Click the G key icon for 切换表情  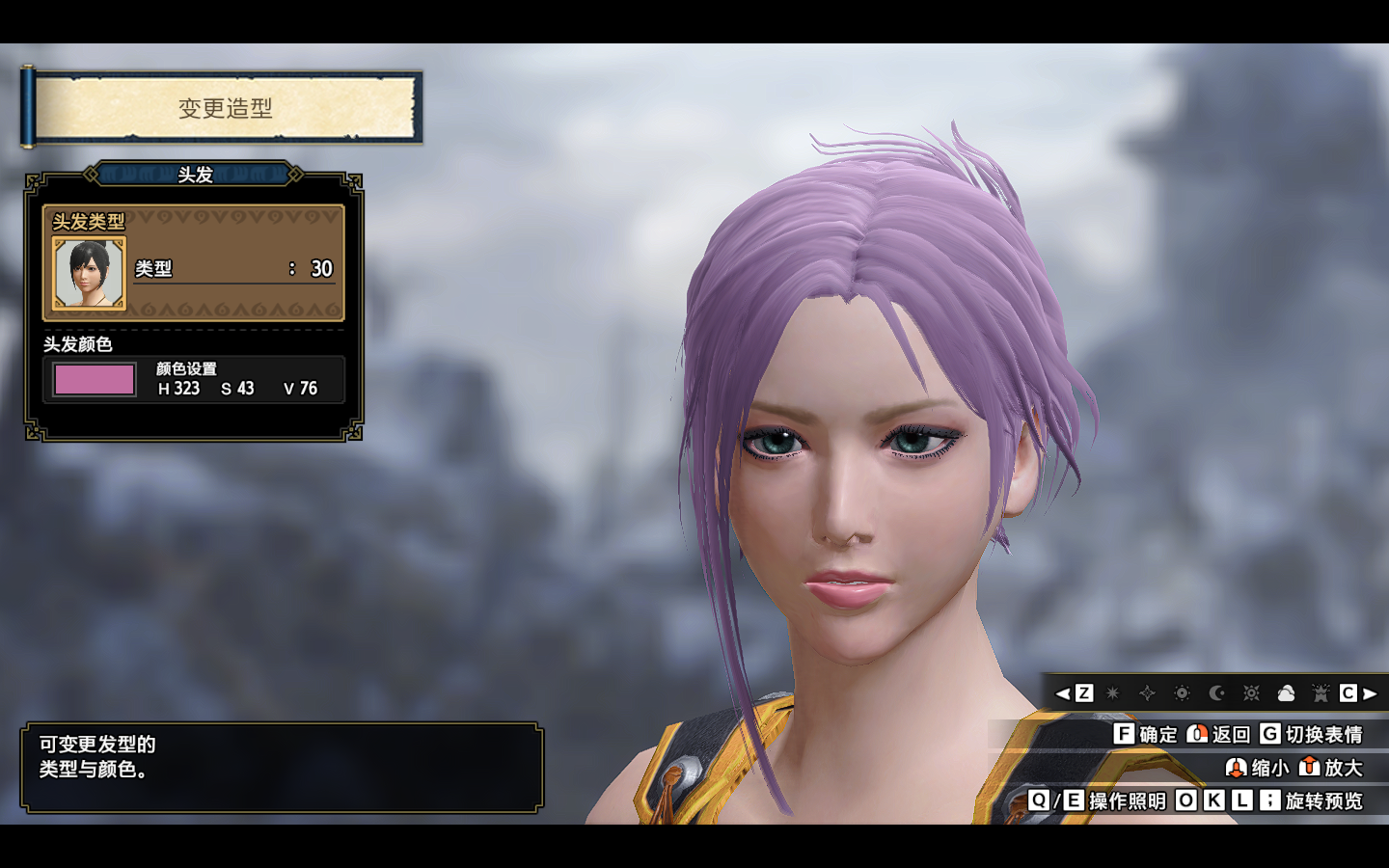coord(1268,734)
